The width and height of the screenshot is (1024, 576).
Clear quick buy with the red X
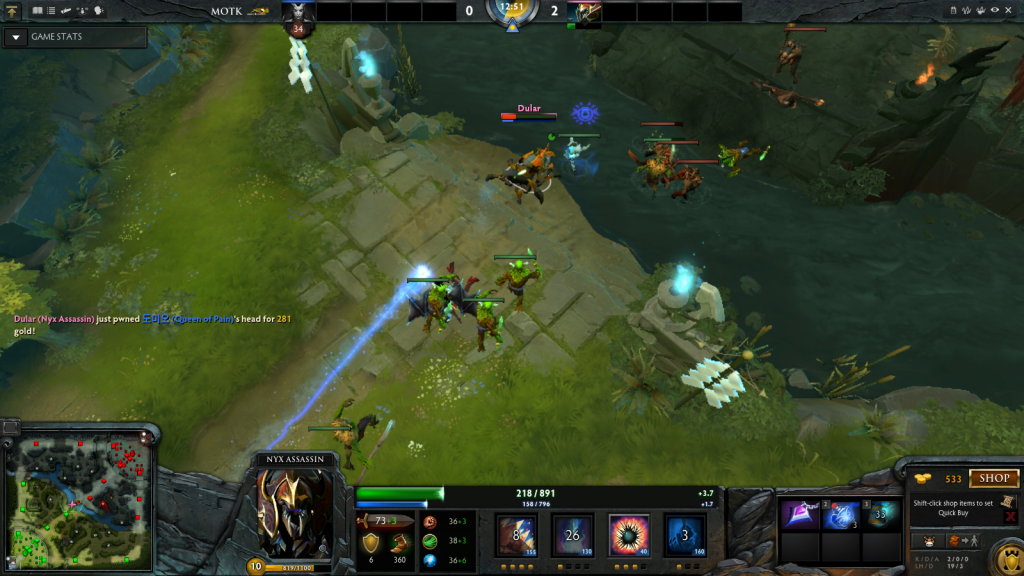pyautogui.click(x=1011, y=517)
